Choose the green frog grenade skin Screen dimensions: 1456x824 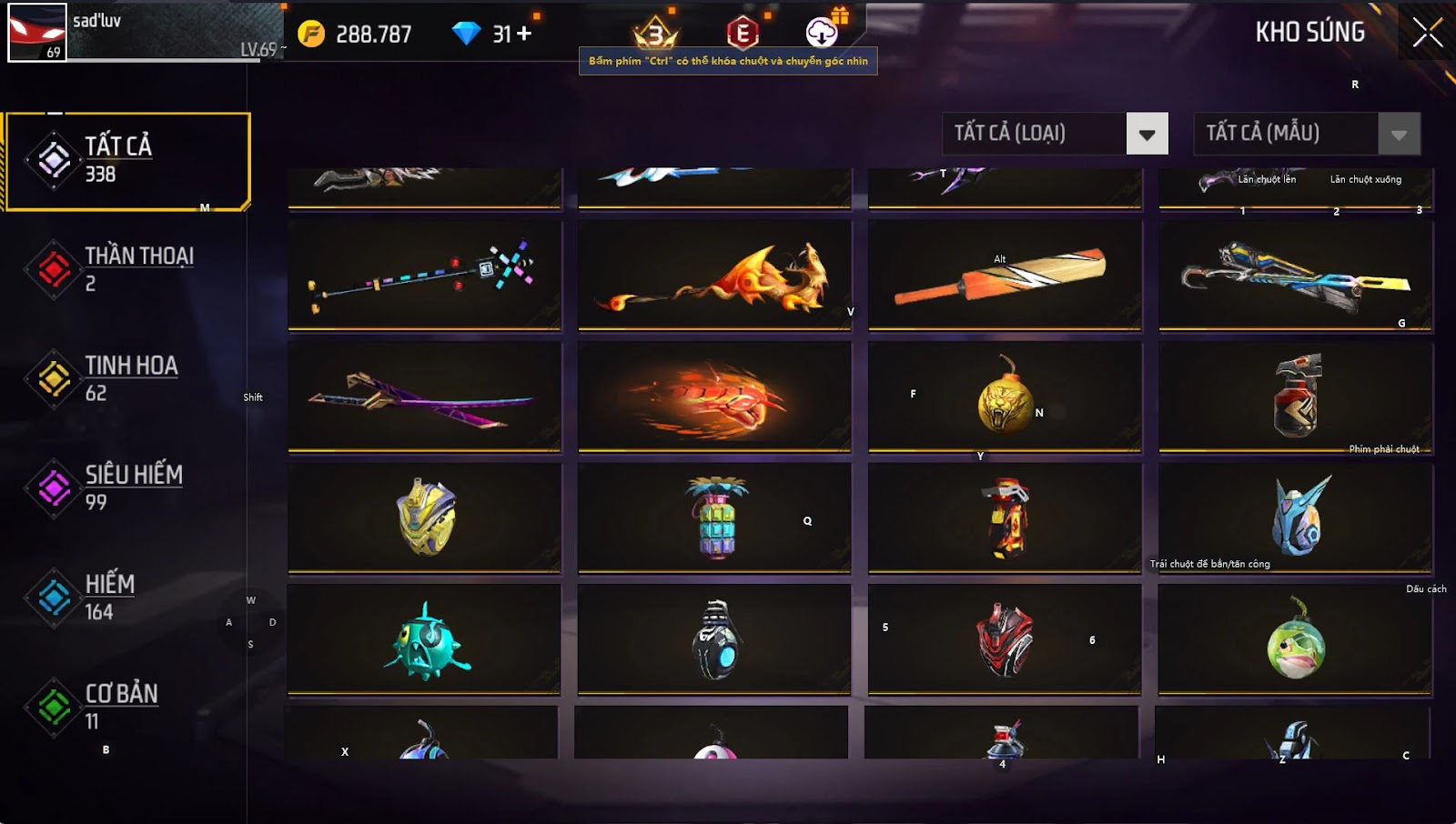tap(1295, 639)
